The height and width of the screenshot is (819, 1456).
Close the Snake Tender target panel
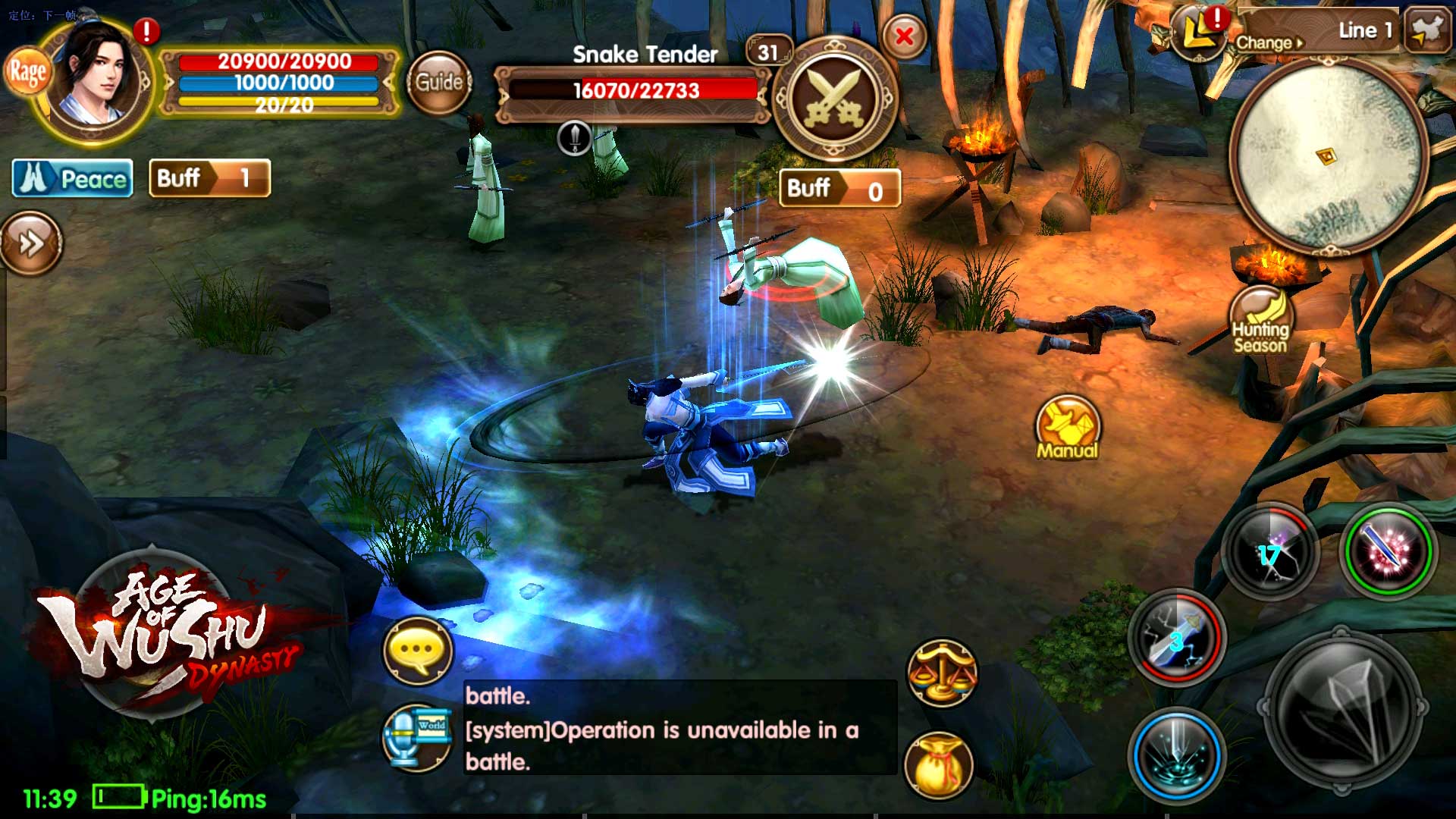pyautogui.click(x=904, y=36)
